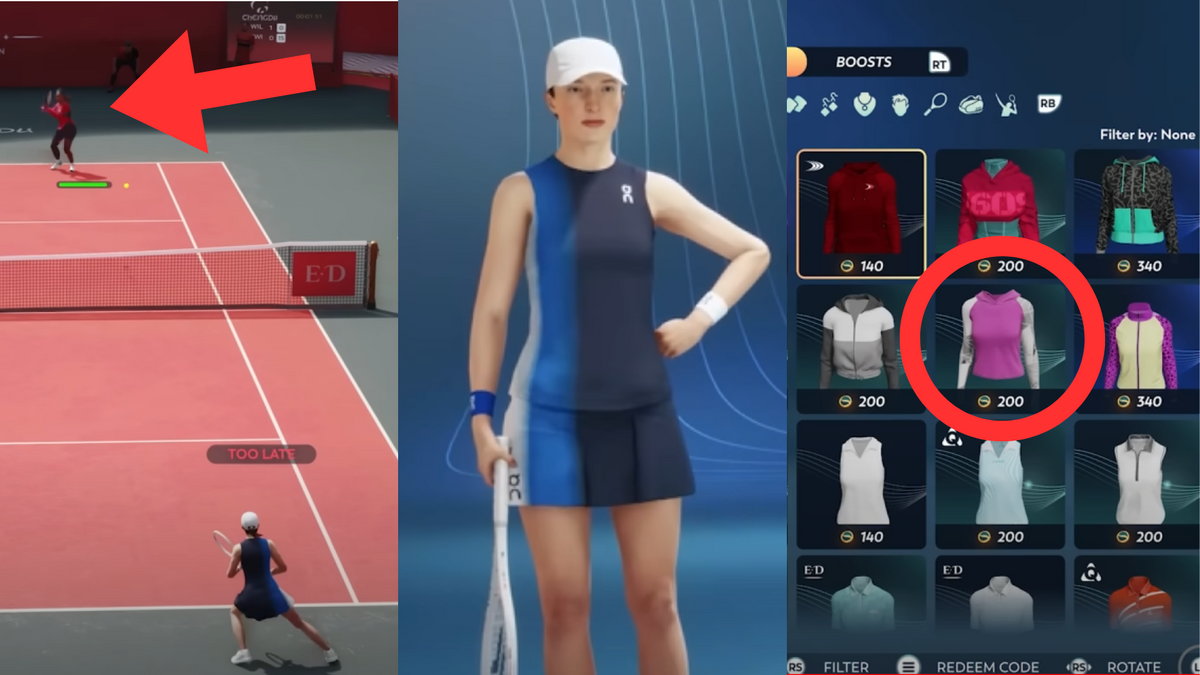Open the Filter option

pyautogui.click(x=845, y=667)
